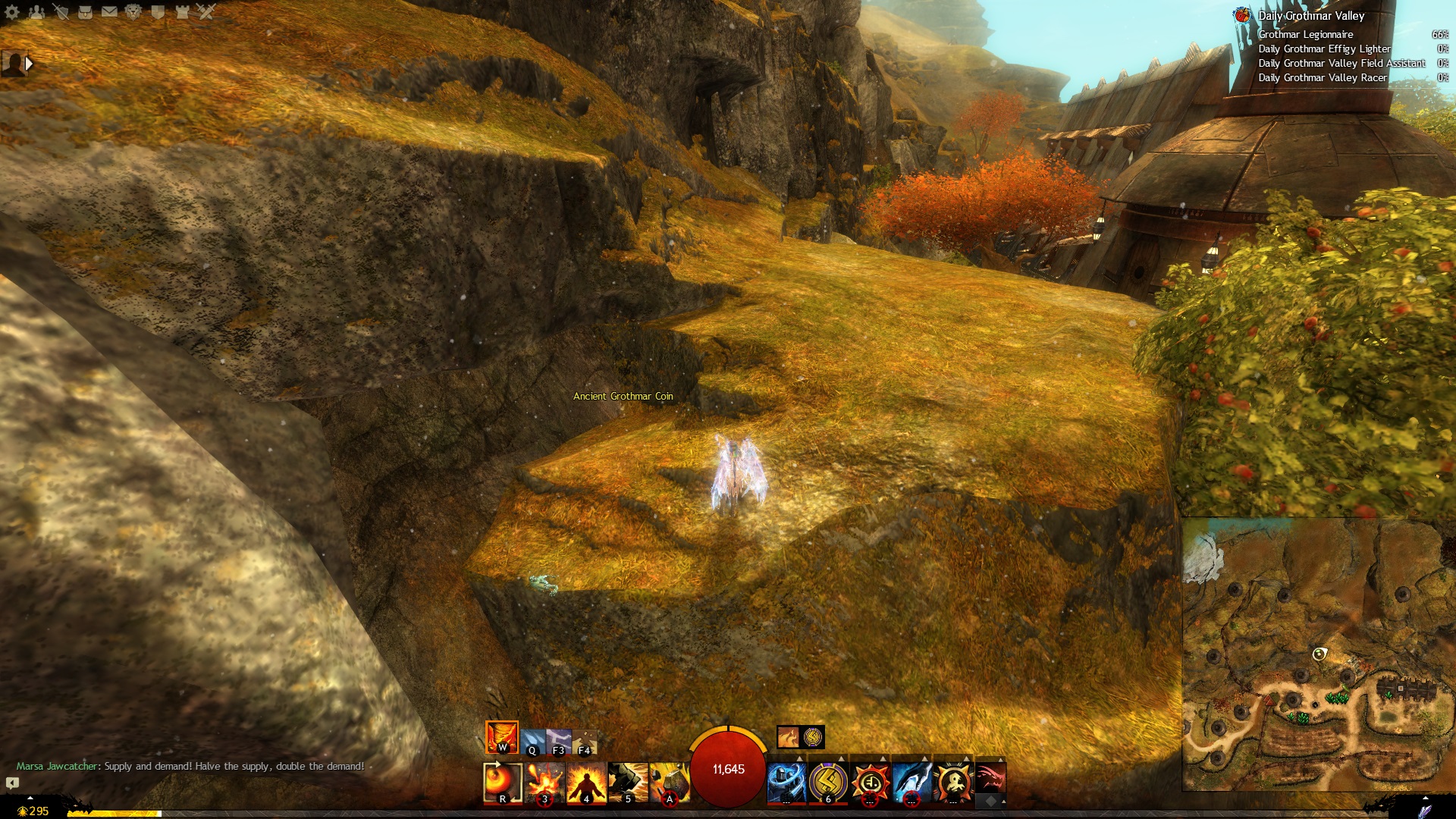Open the inventory bag icon
Image resolution: width=1456 pixels, height=819 pixels.
click(85, 12)
